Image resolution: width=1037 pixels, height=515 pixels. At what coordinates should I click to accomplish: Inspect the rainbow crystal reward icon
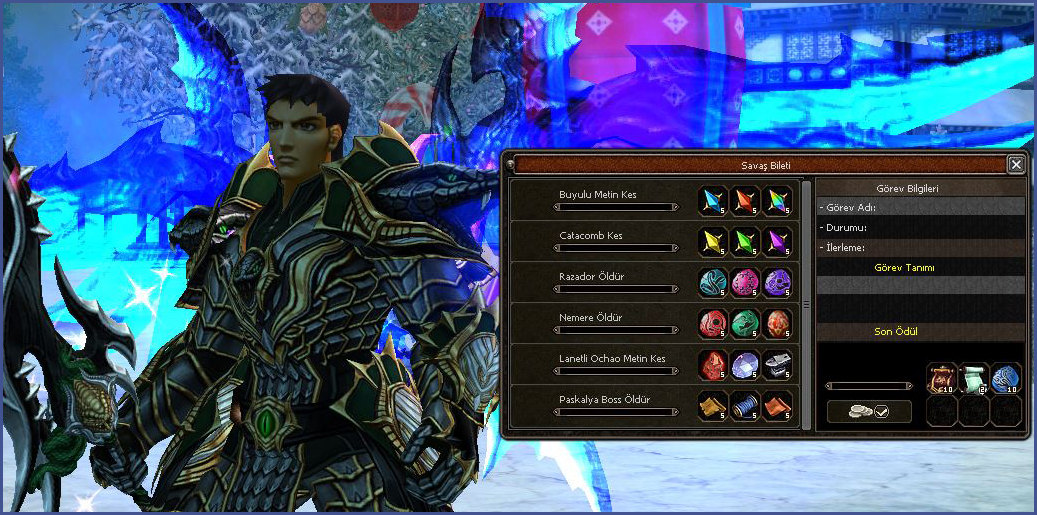point(777,200)
